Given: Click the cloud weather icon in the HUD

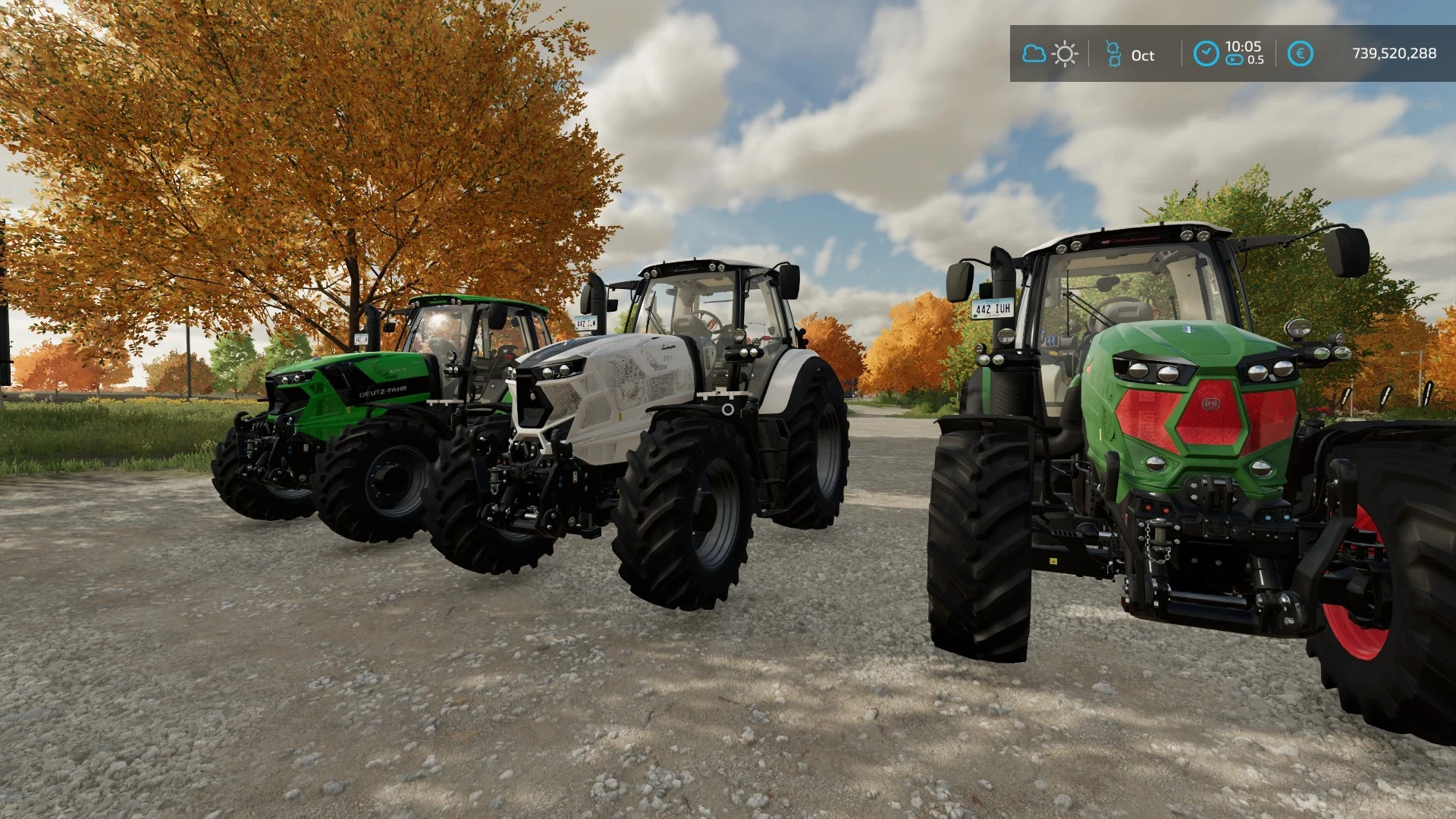Looking at the screenshot, I should (x=1034, y=53).
